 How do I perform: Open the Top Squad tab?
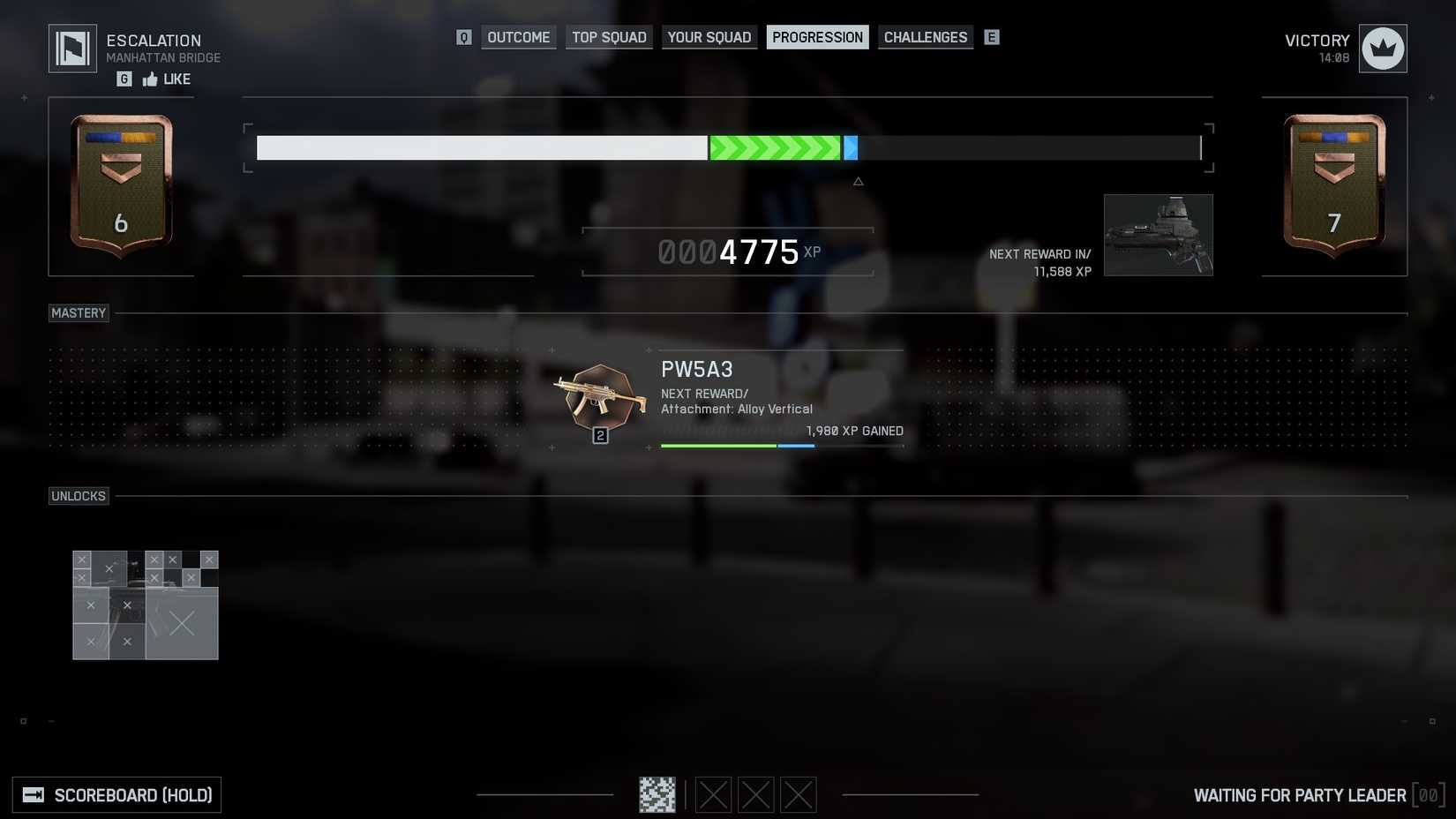click(609, 37)
